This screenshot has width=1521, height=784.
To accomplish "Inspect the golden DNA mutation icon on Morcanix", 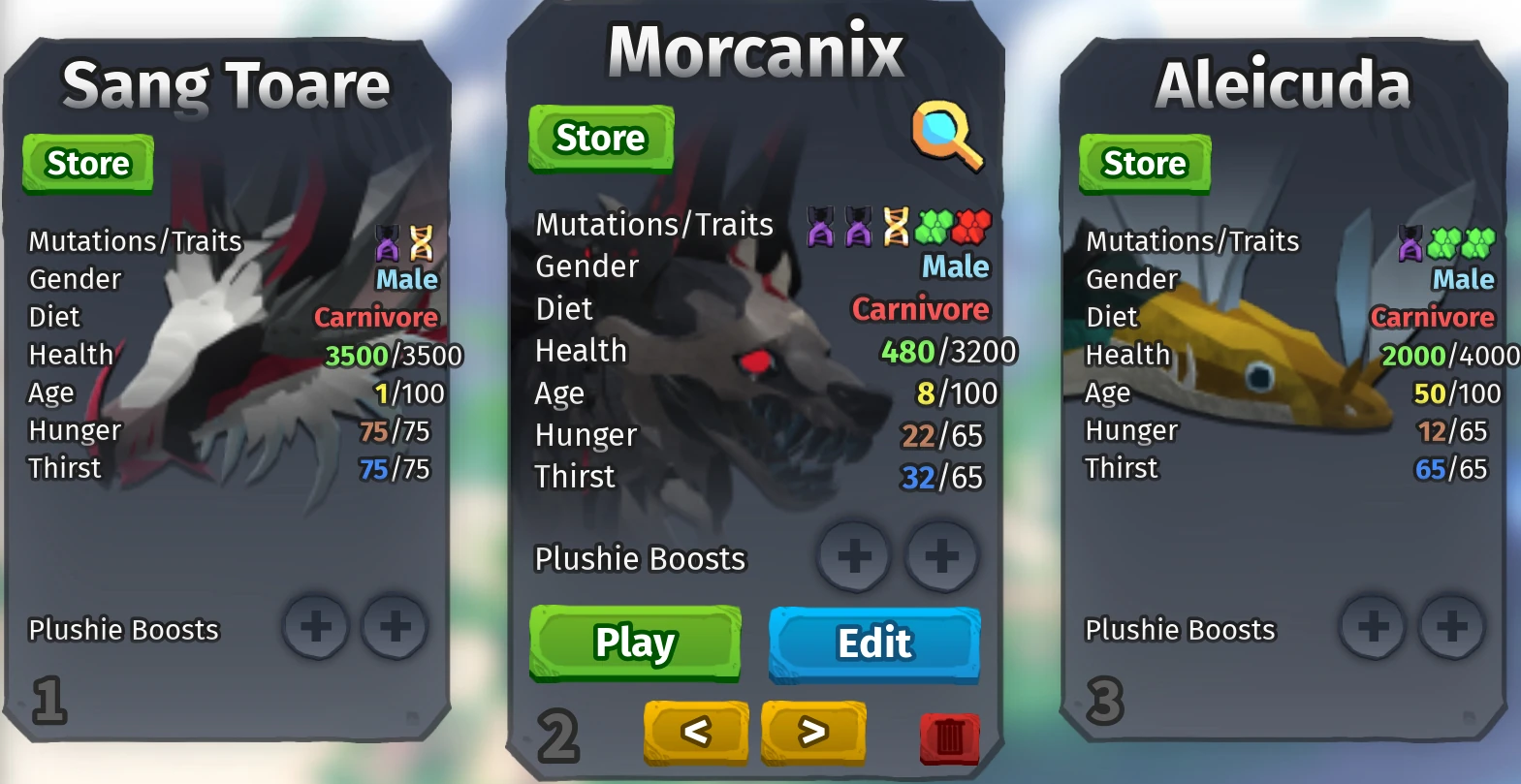I will (895, 224).
